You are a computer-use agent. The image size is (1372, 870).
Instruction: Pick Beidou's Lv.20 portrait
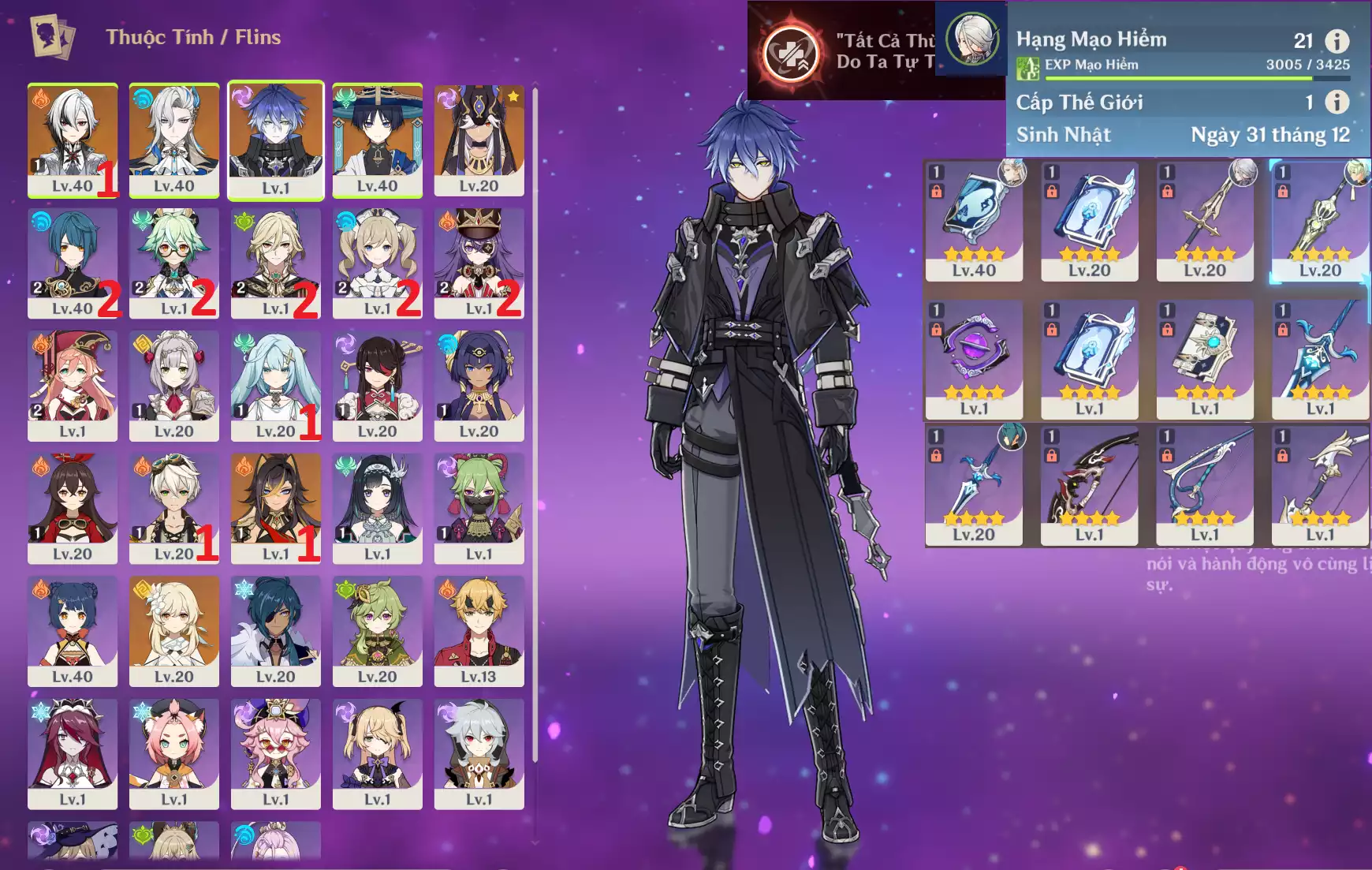point(377,386)
